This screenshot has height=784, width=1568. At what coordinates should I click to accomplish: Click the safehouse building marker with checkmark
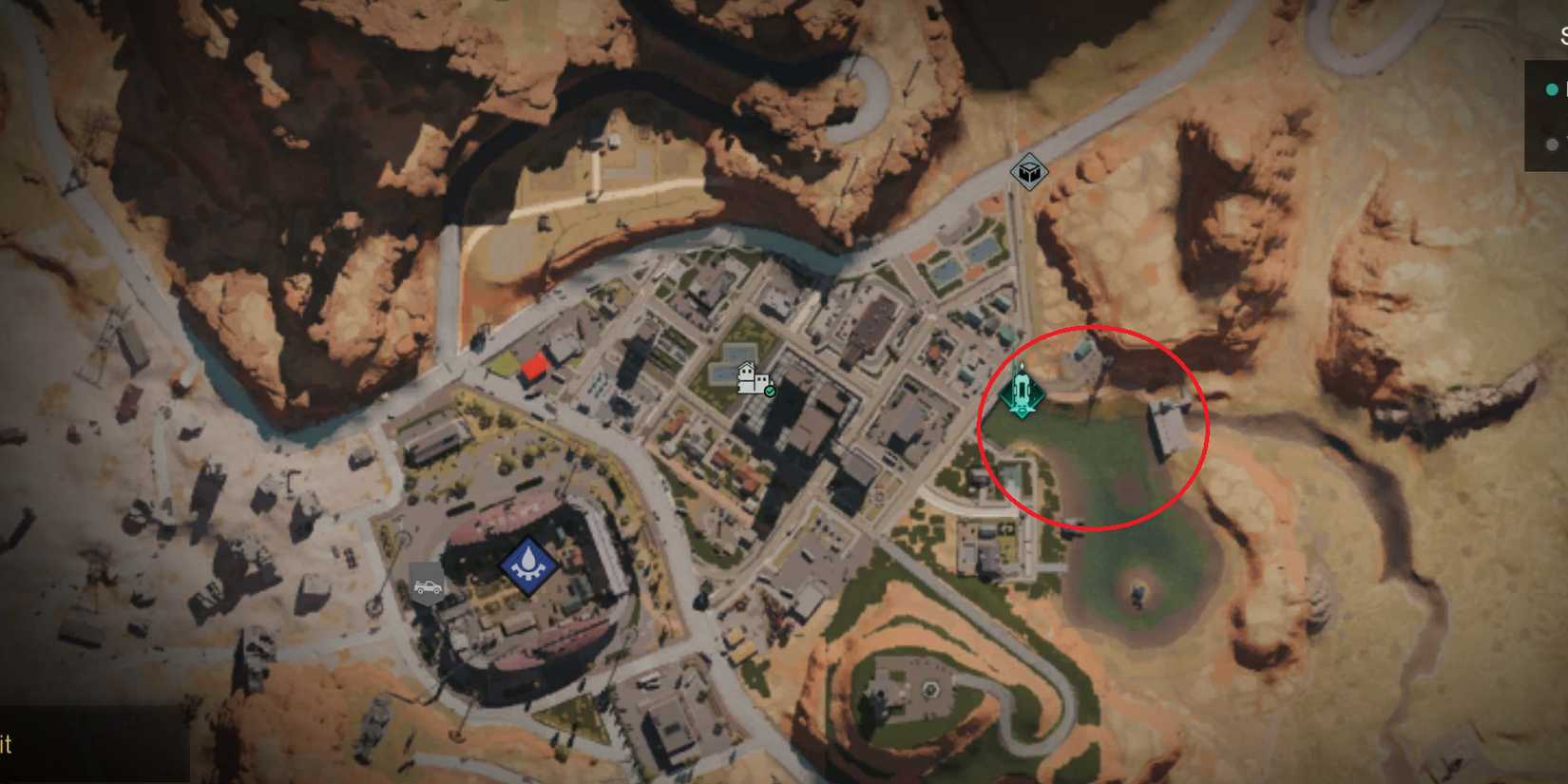click(747, 374)
